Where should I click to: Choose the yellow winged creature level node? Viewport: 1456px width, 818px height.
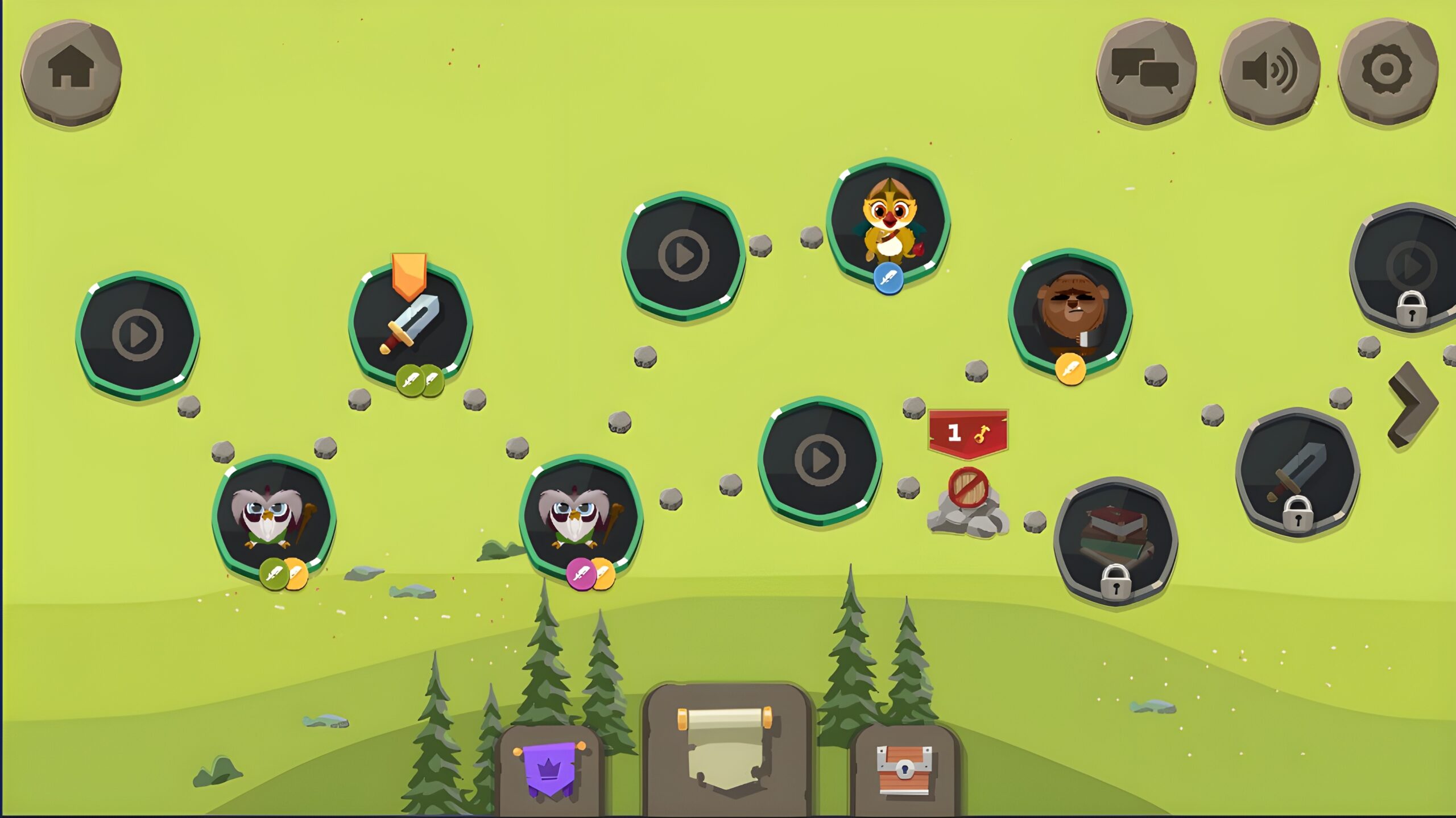tap(888, 222)
